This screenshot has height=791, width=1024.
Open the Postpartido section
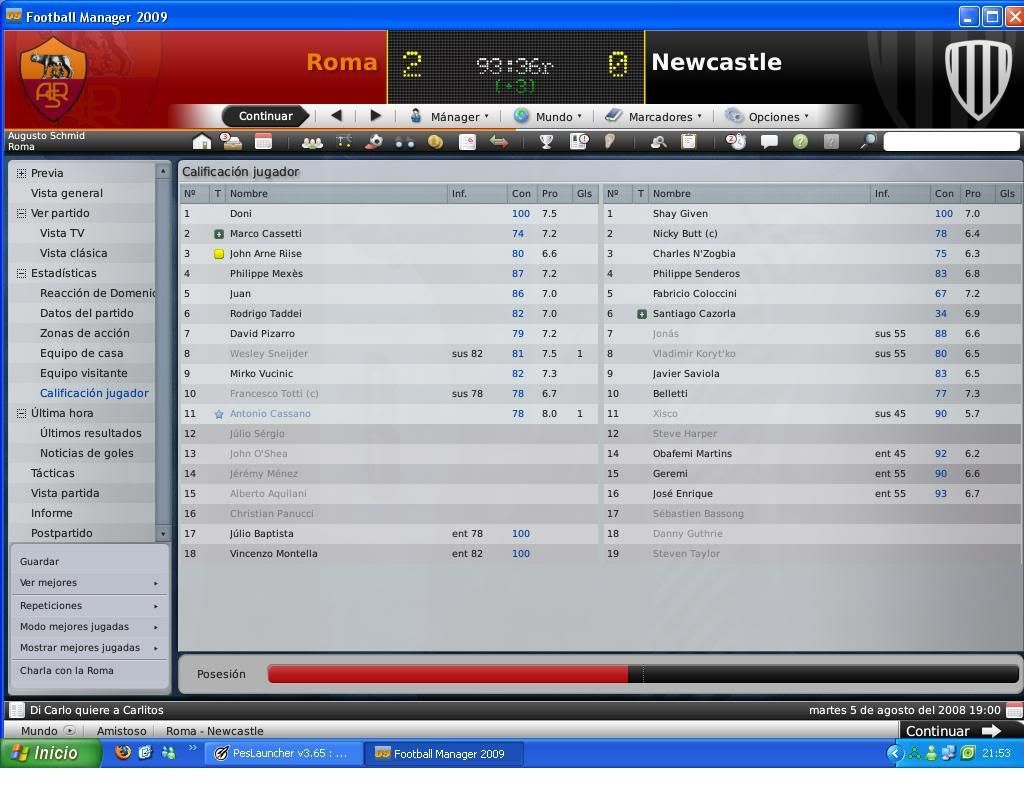62,533
